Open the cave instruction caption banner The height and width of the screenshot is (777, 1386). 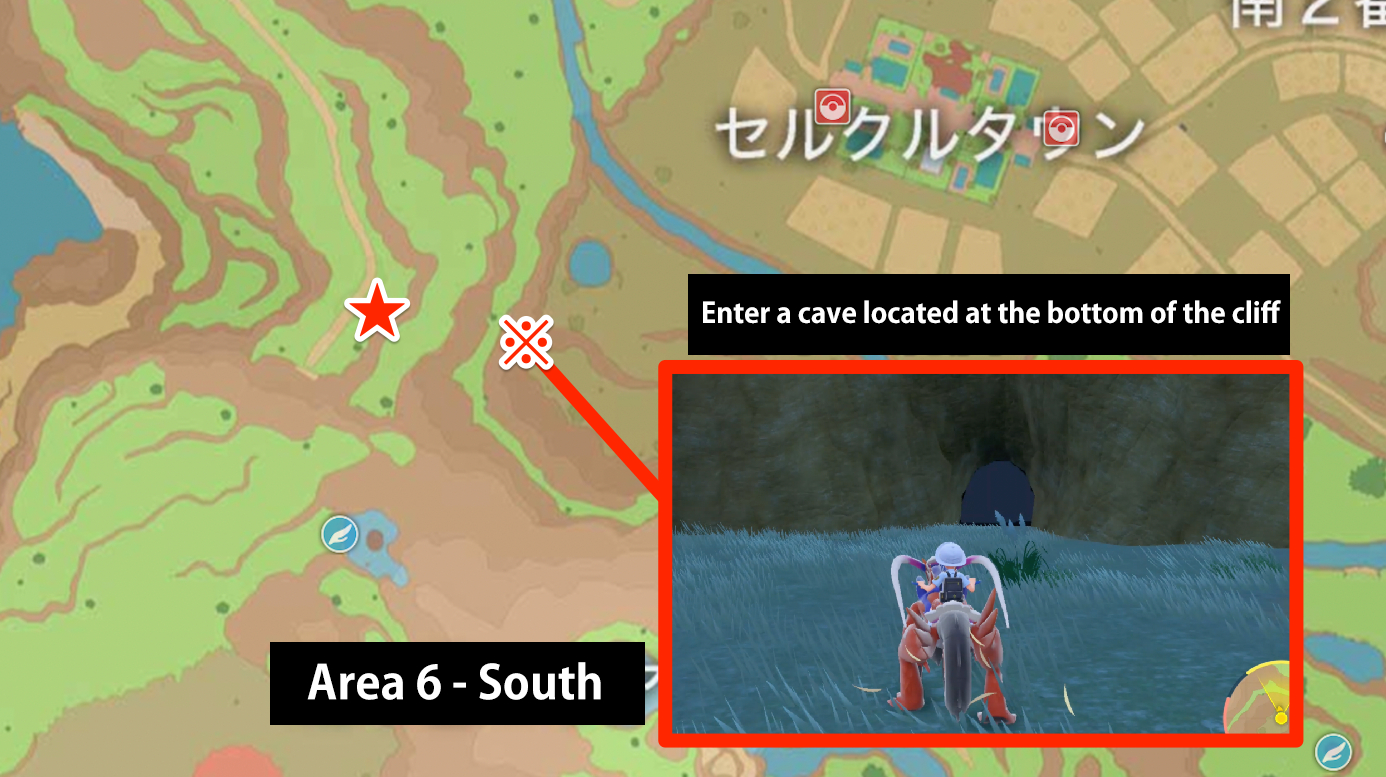click(x=989, y=313)
